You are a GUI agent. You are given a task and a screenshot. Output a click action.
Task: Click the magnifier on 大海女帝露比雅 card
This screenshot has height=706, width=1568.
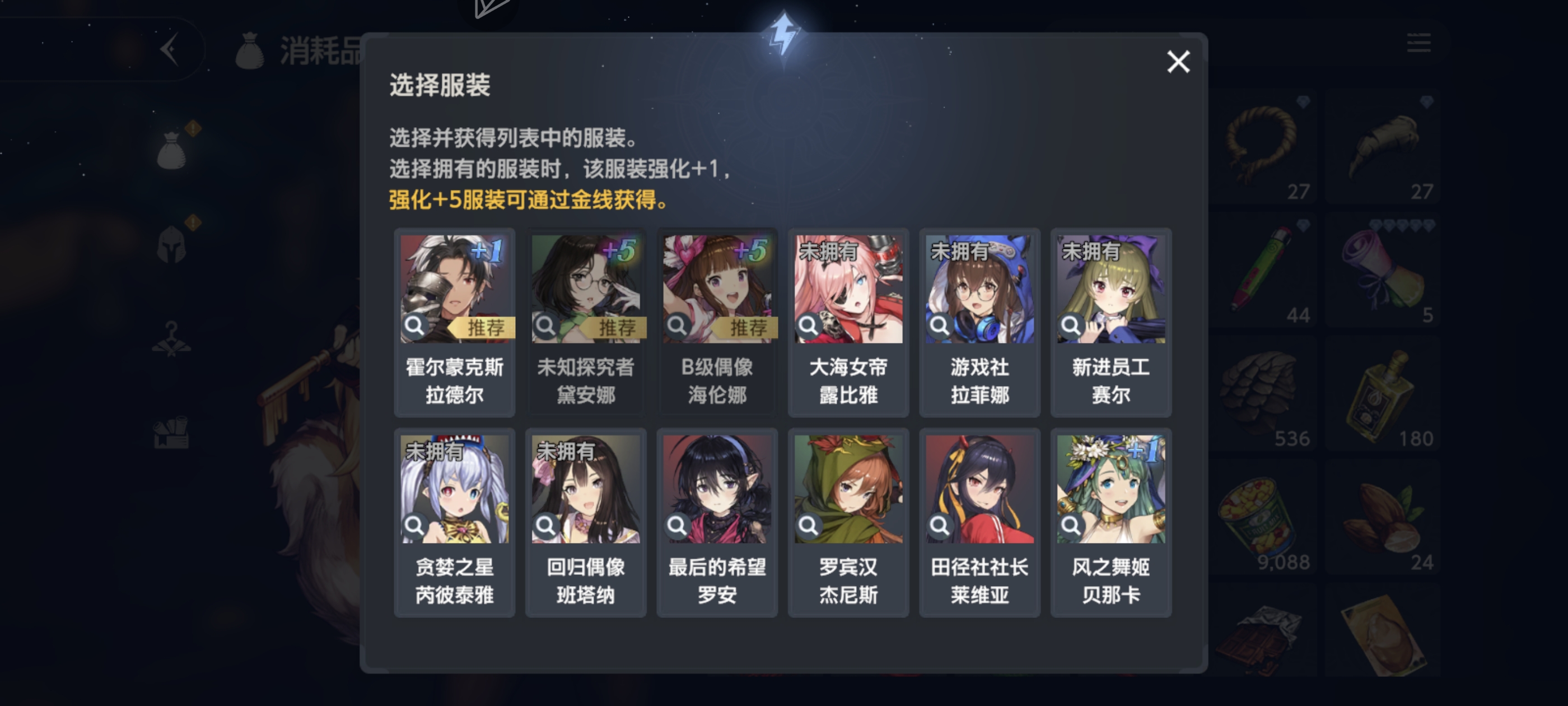coord(809,326)
